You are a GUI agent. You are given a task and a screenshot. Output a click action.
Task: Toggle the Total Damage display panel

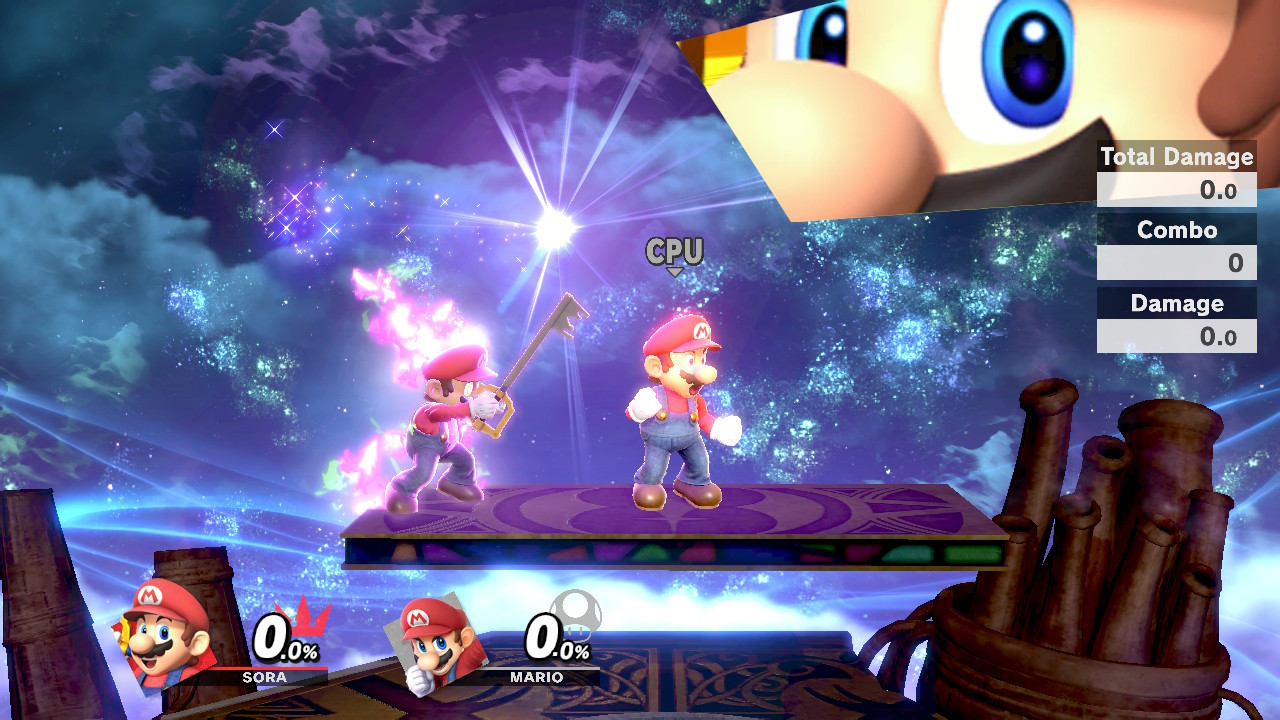tap(1176, 175)
